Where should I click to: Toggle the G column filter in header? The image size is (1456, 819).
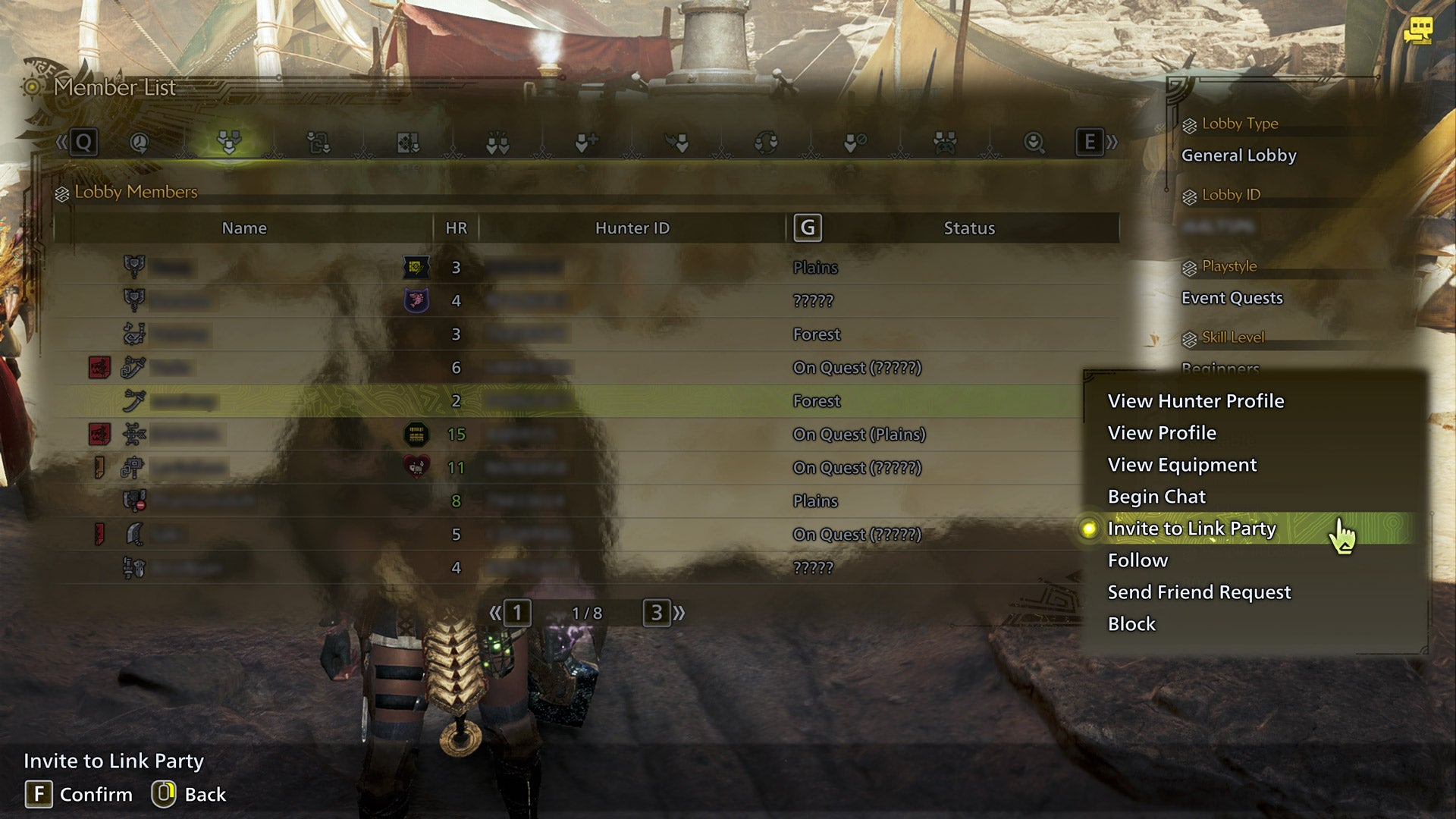[808, 227]
